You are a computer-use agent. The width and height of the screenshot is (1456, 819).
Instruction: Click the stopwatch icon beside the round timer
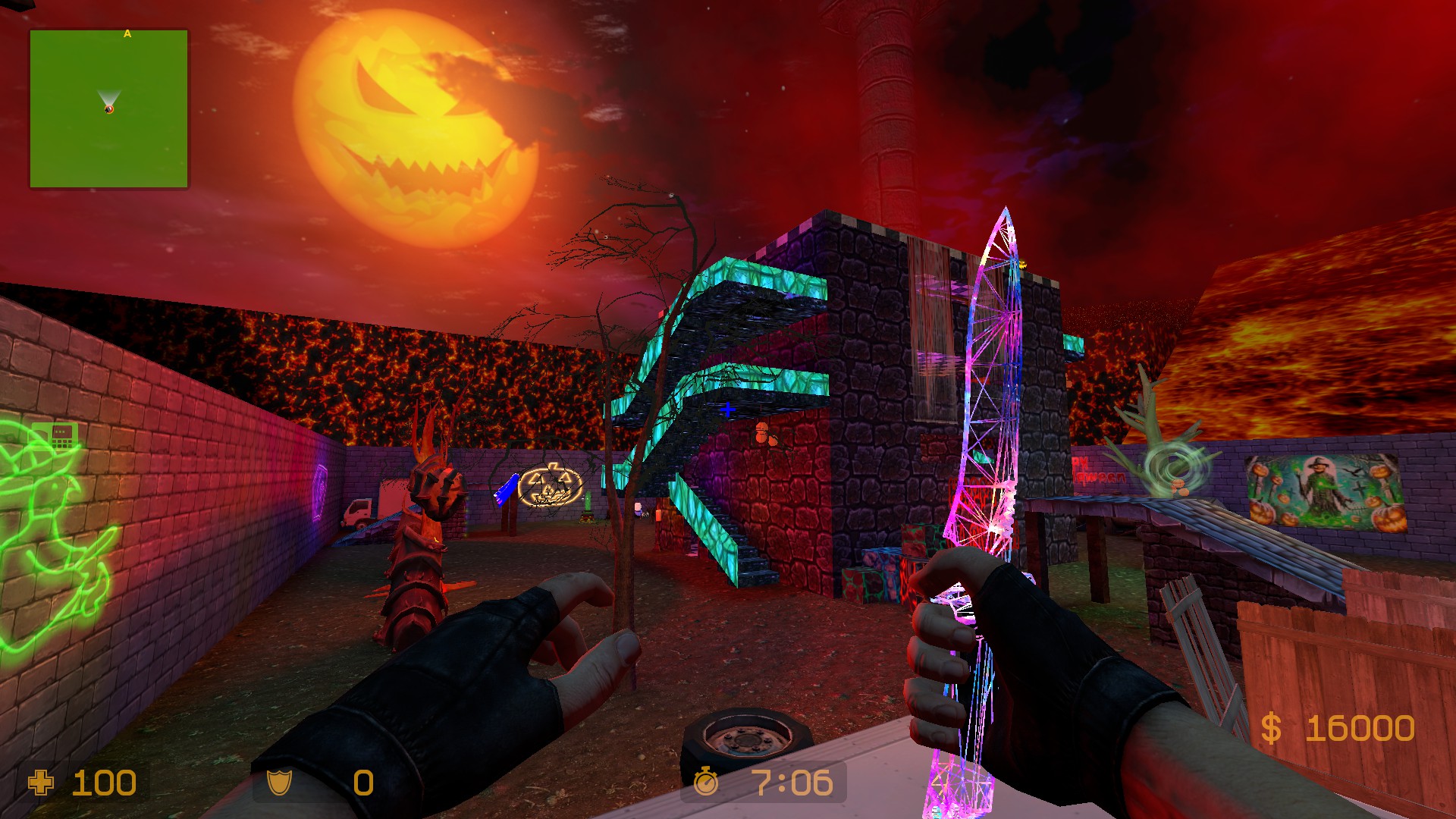tap(705, 780)
